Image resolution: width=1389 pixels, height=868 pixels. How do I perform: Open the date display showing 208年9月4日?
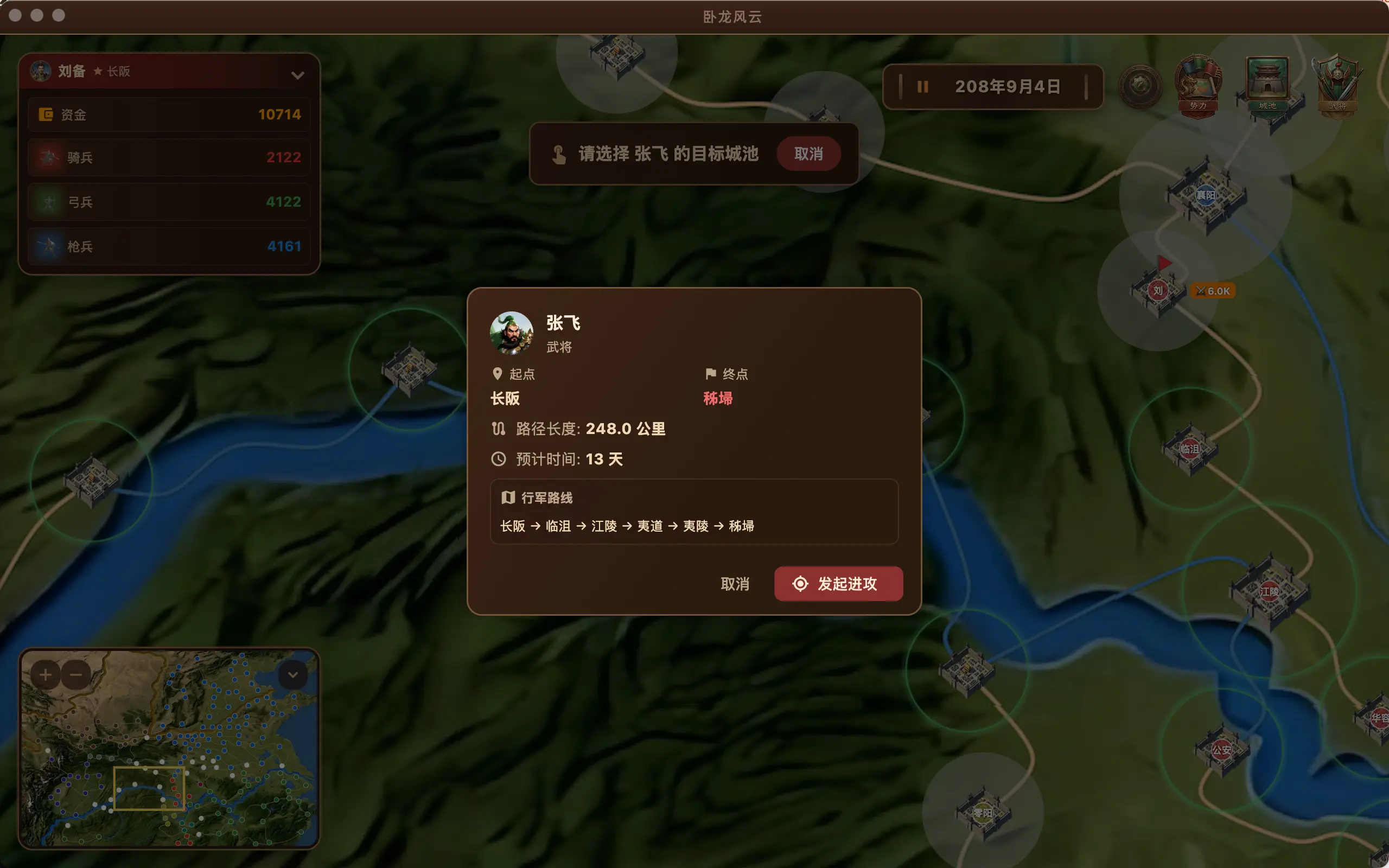point(1009,86)
